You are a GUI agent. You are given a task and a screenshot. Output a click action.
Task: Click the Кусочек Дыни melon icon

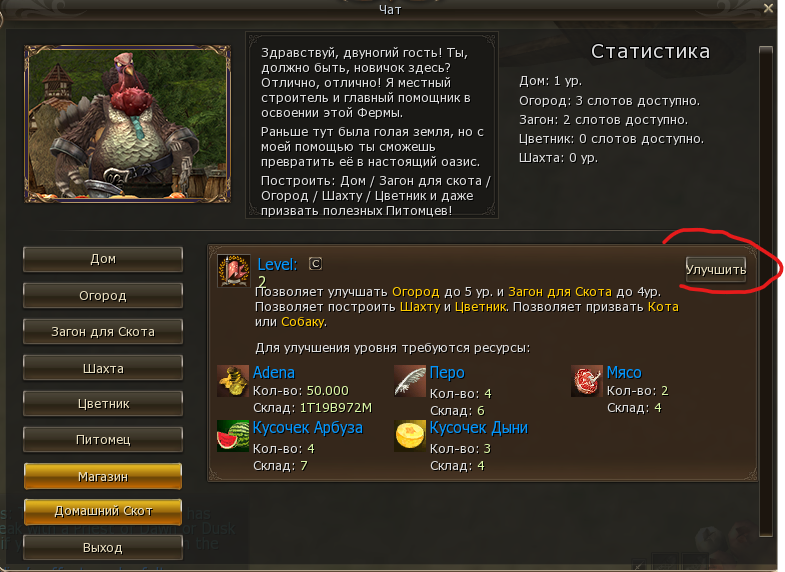(x=410, y=436)
